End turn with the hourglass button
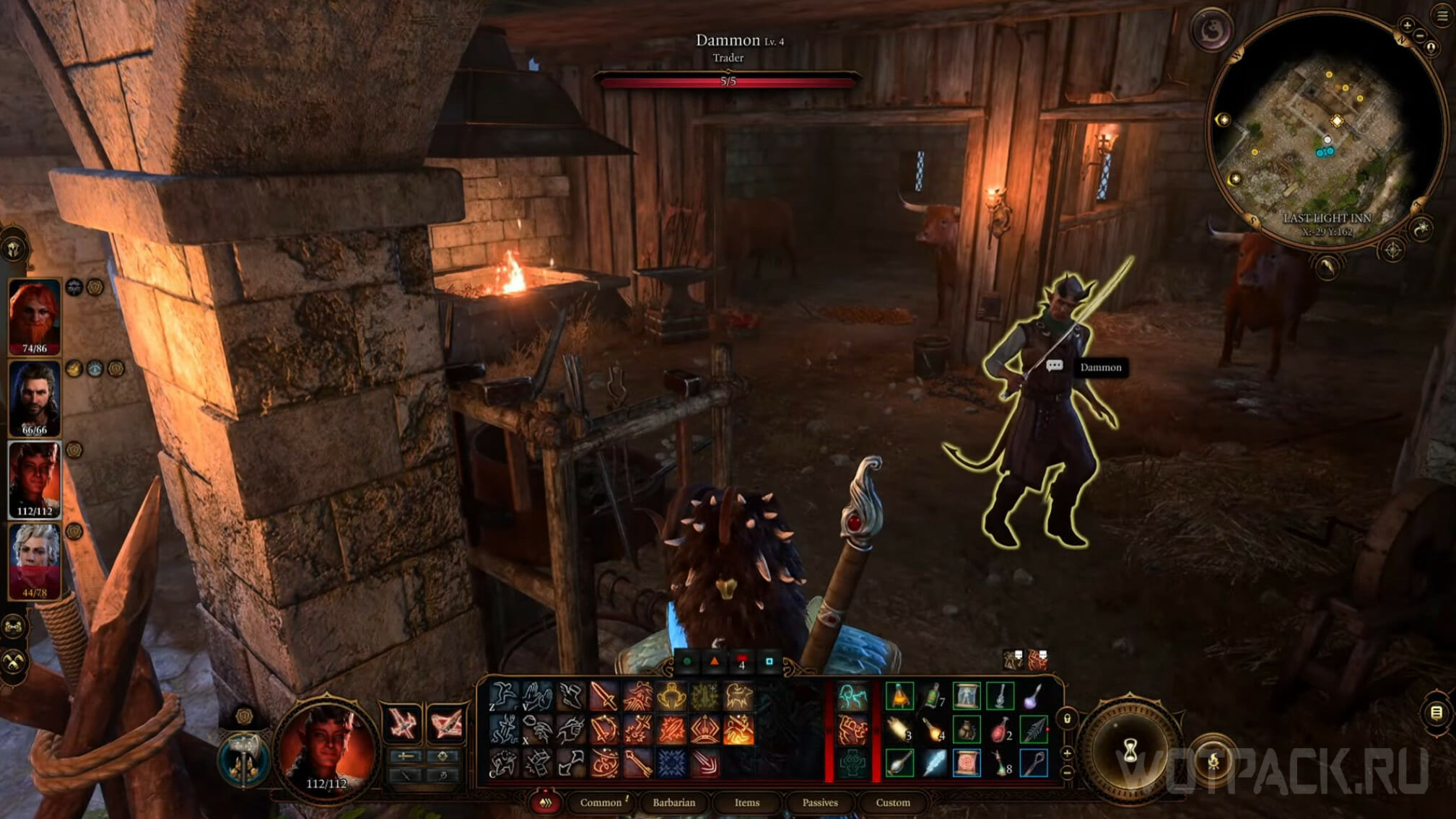The width and height of the screenshot is (1456, 819). point(1130,752)
